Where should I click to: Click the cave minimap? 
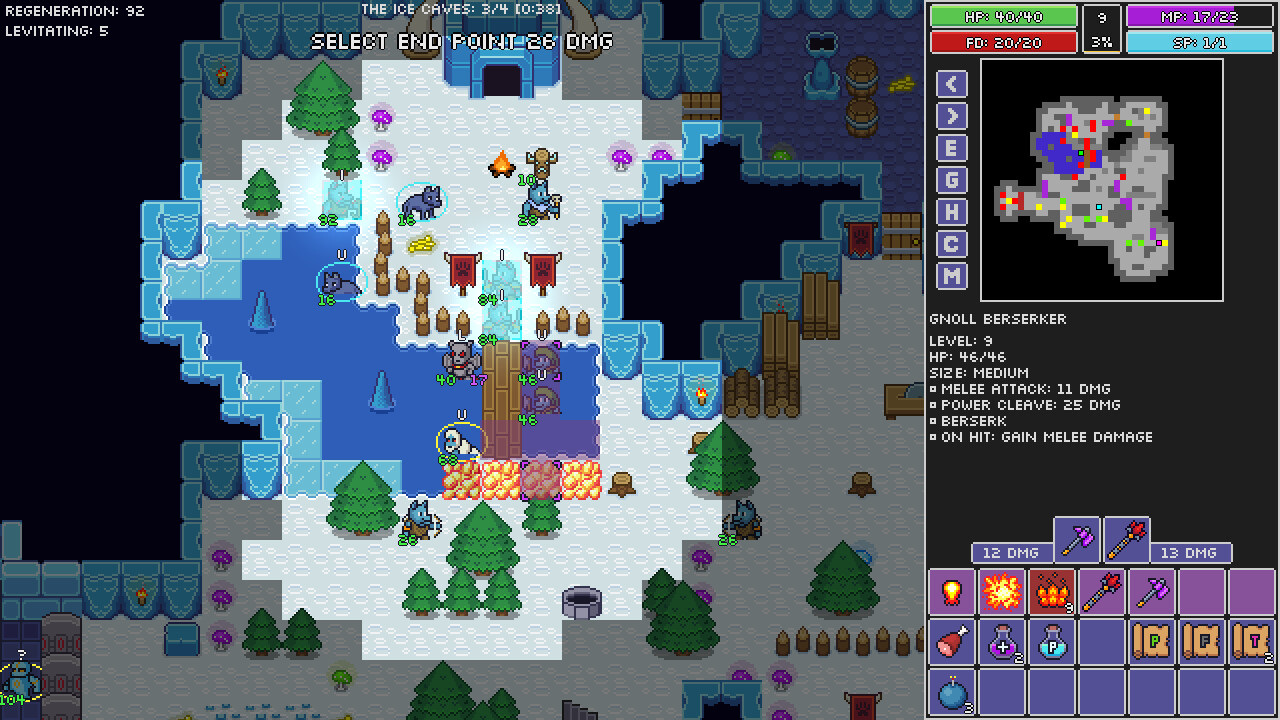click(x=1101, y=180)
